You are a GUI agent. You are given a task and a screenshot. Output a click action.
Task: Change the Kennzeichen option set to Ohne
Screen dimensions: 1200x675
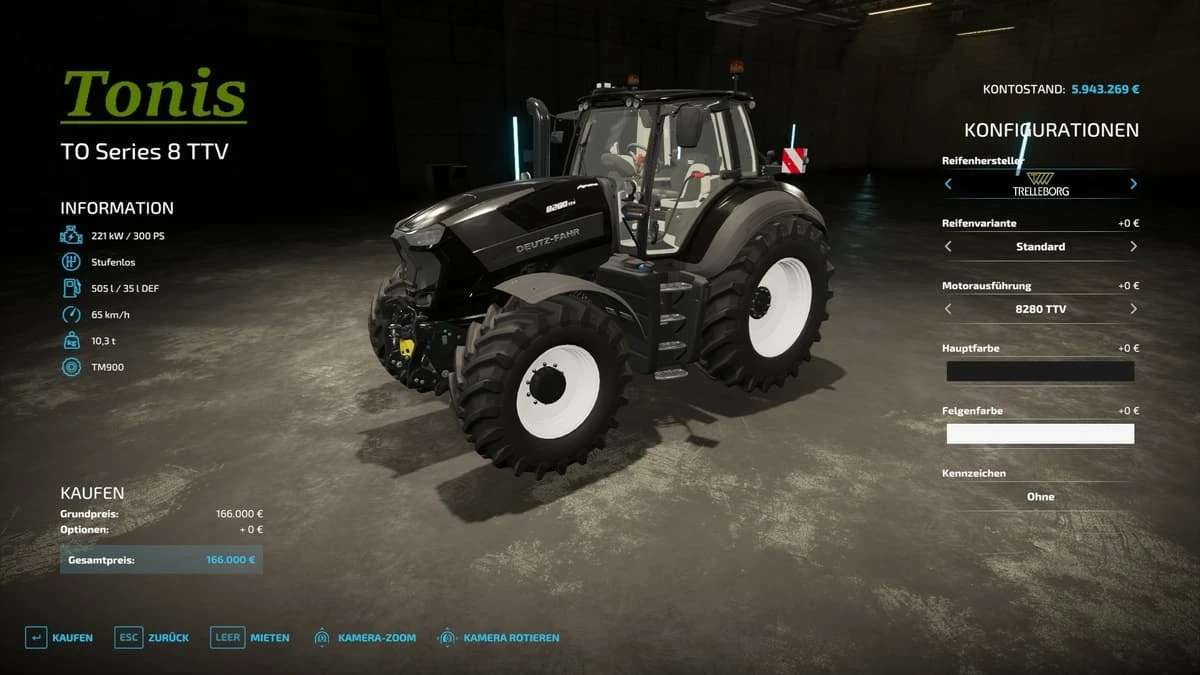[x=1040, y=496]
